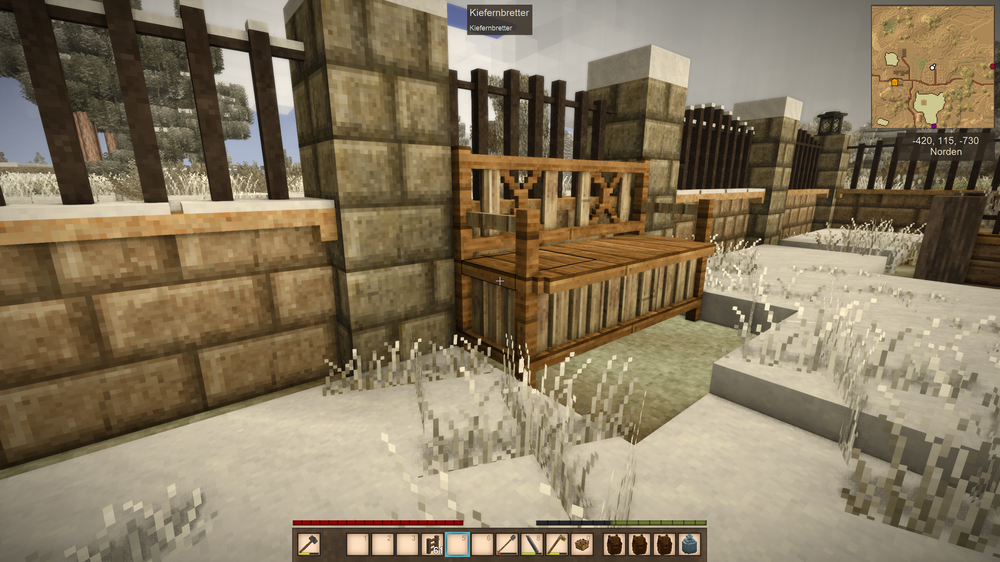Select the blade tool in slot 8
This screenshot has height=562, width=1000.
click(x=532, y=544)
